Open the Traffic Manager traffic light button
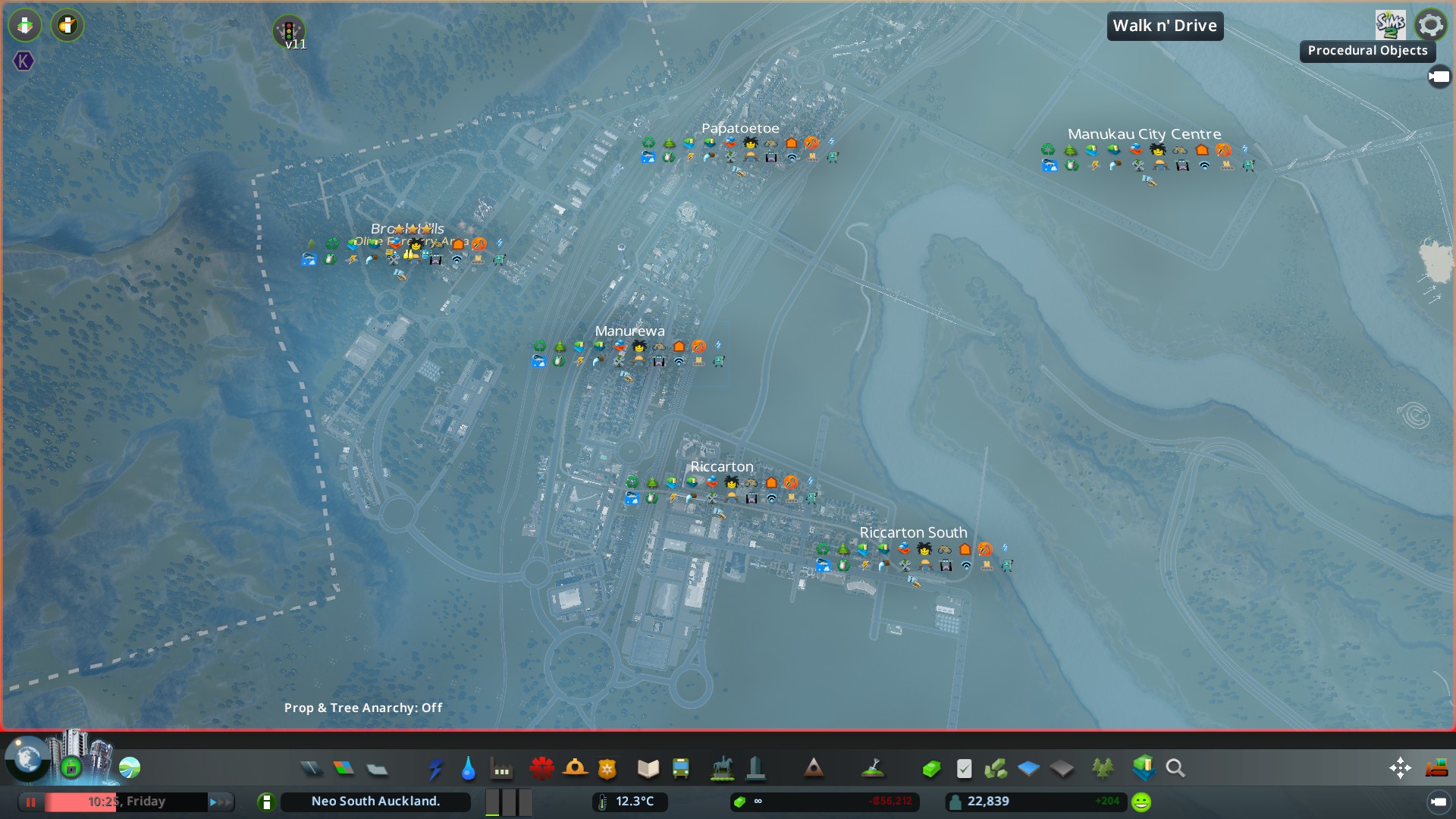 [289, 32]
